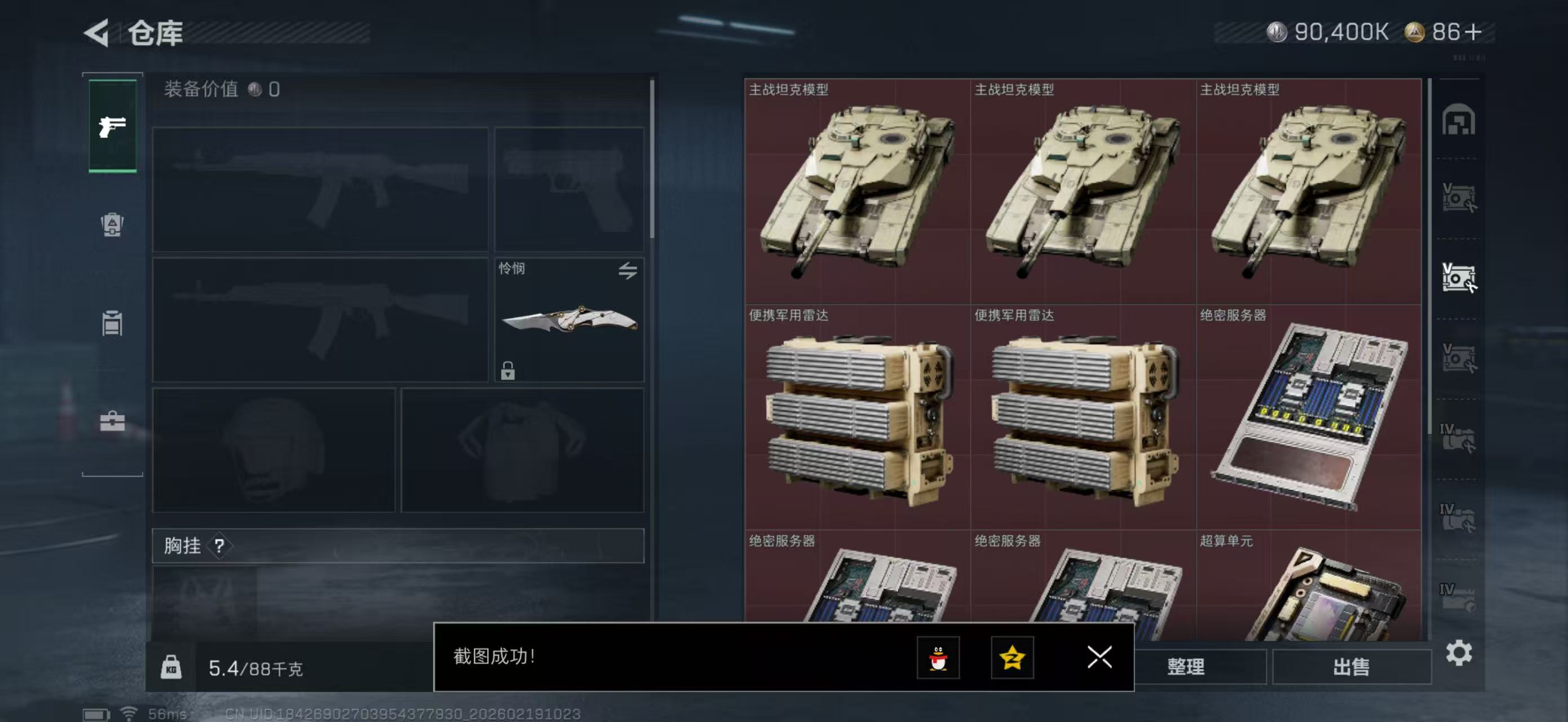Open the briefcase storage category icon
This screenshot has height=722, width=1568.
pos(112,421)
